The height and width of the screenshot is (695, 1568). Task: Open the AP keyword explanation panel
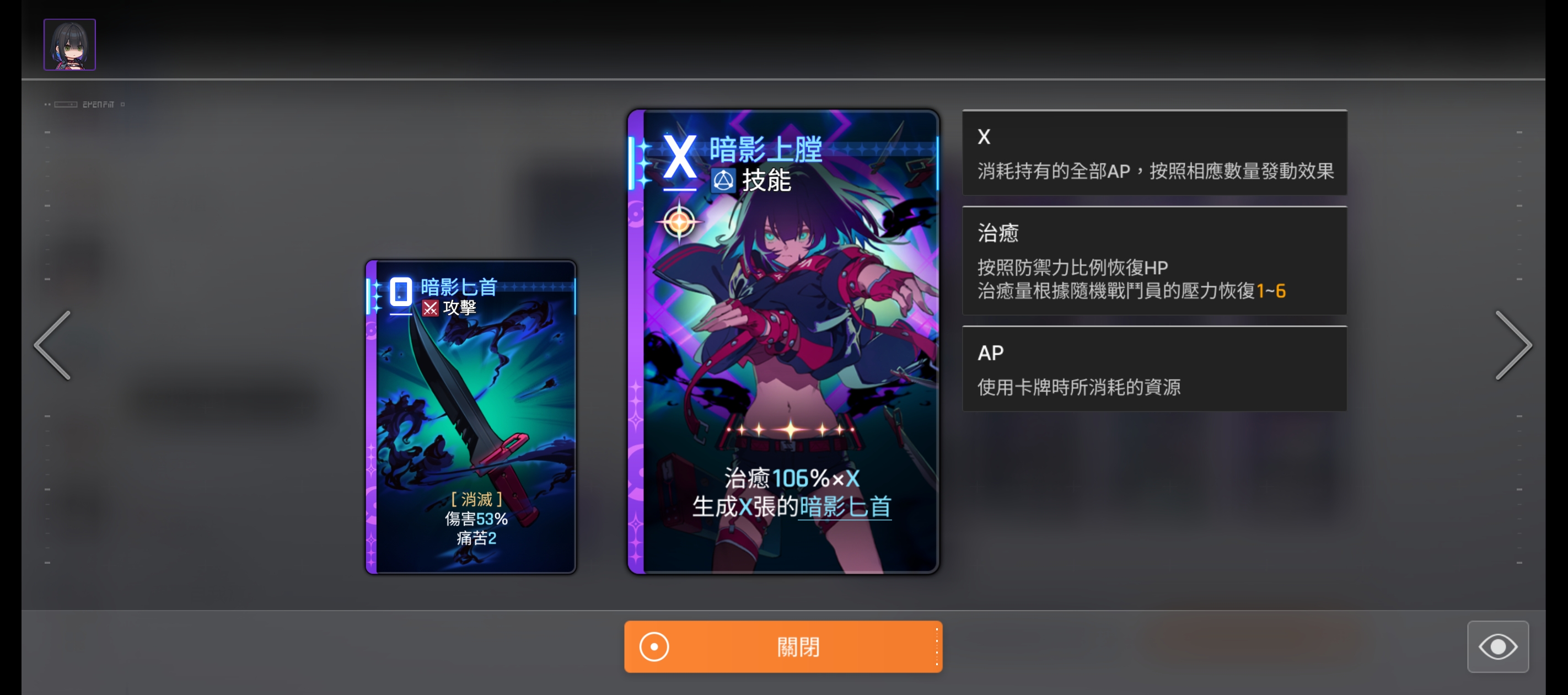1154,369
